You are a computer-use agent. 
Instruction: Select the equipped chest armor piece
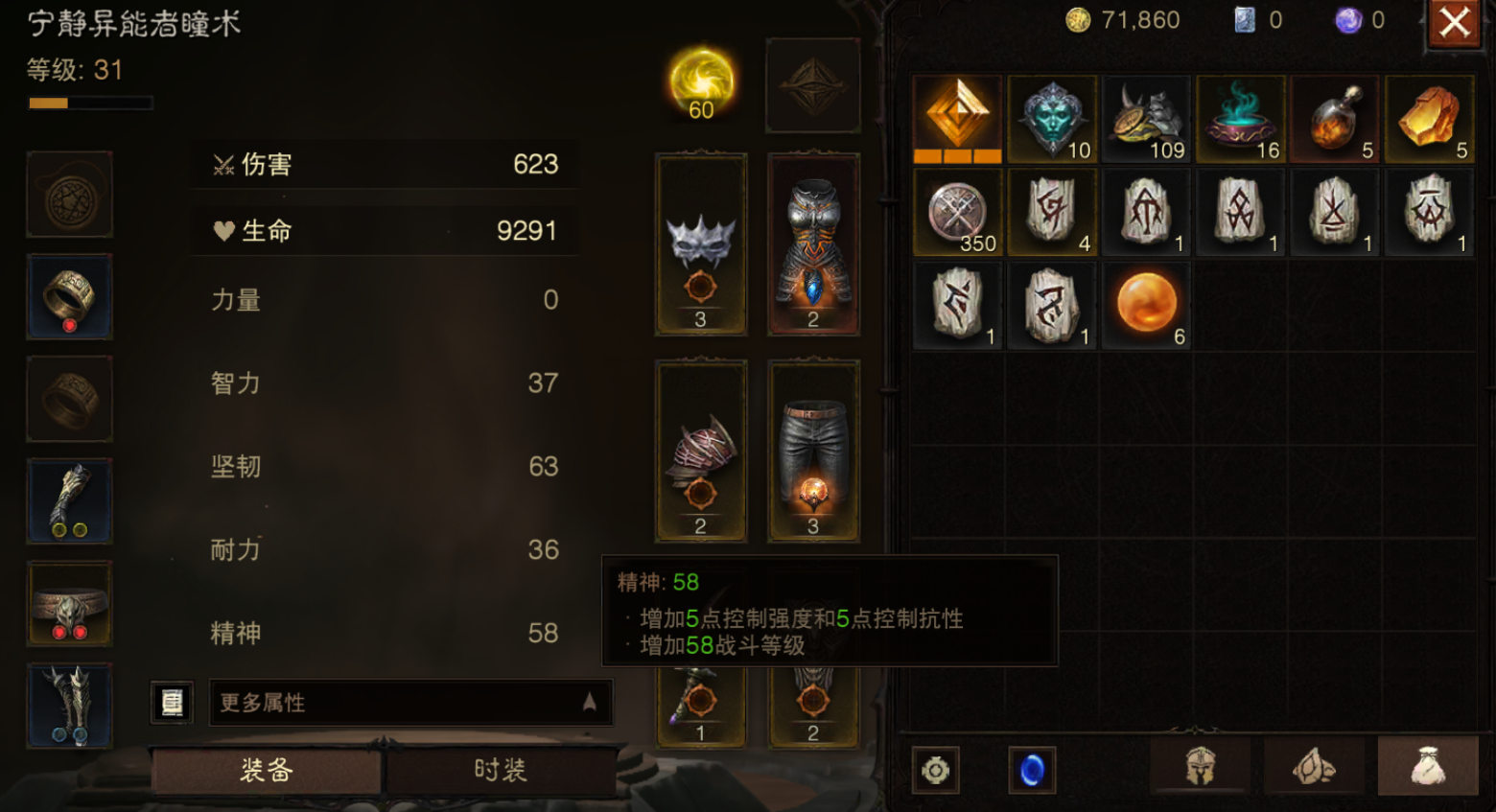[813, 243]
